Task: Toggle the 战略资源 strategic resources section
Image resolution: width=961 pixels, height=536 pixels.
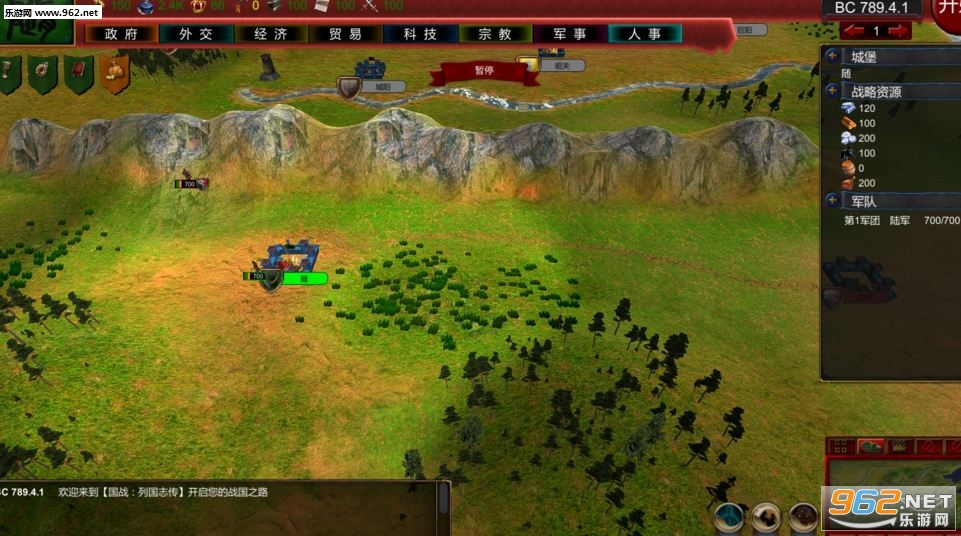Action: (x=833, y=91)
